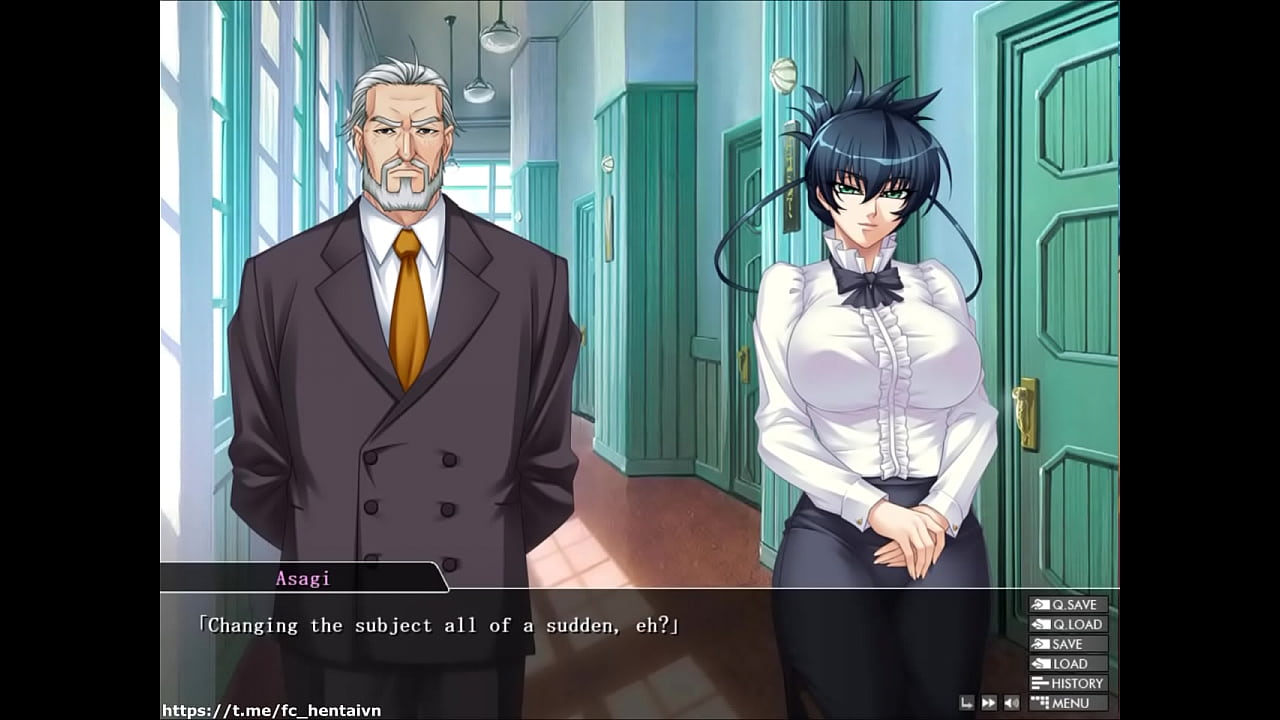Activate the fast-forward skip icon

point(989,702)
